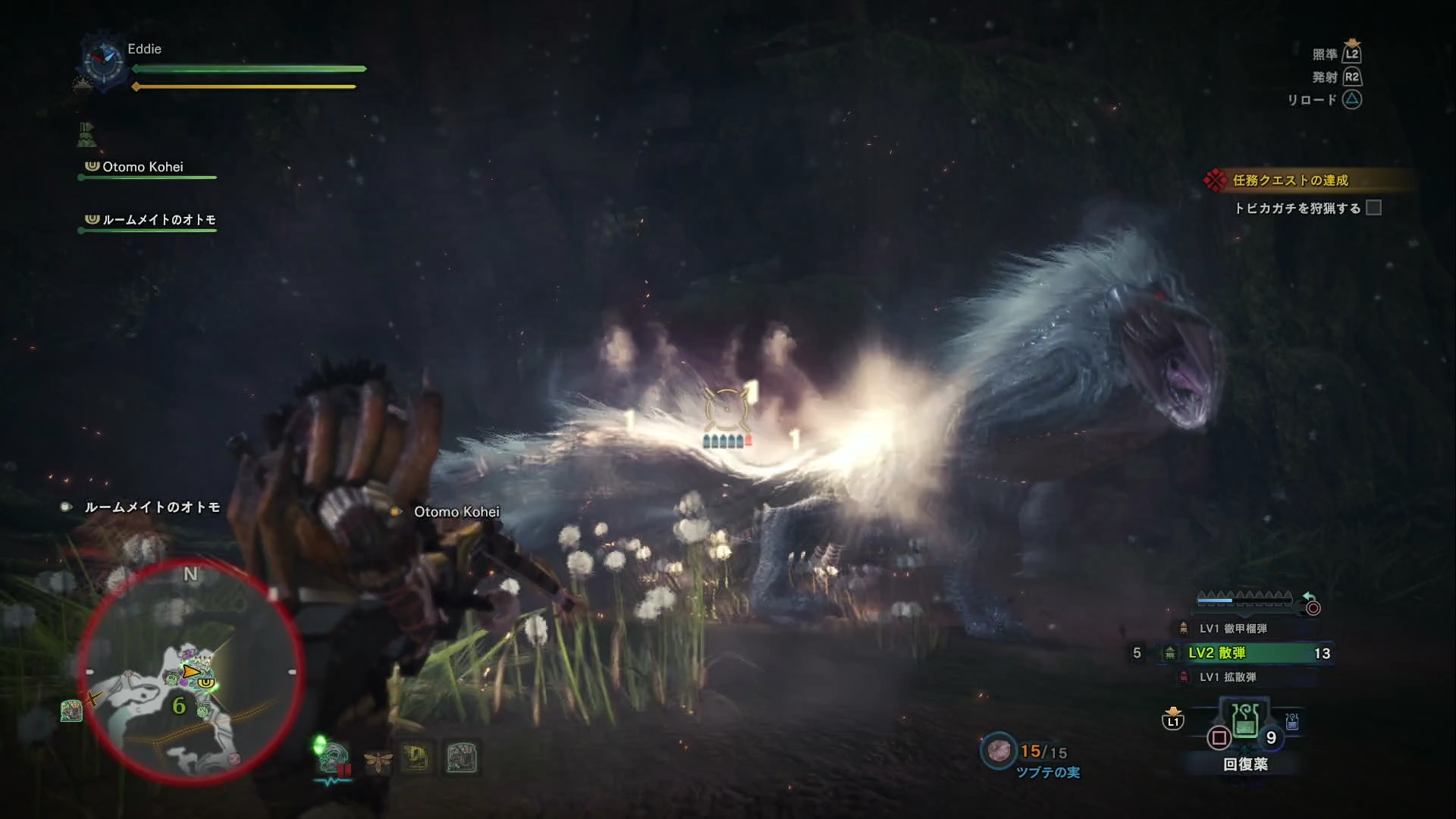
Task: Open the 任務クエストの達成 quest tracker
Action: pyautogui.click(x=1289, y=180)
